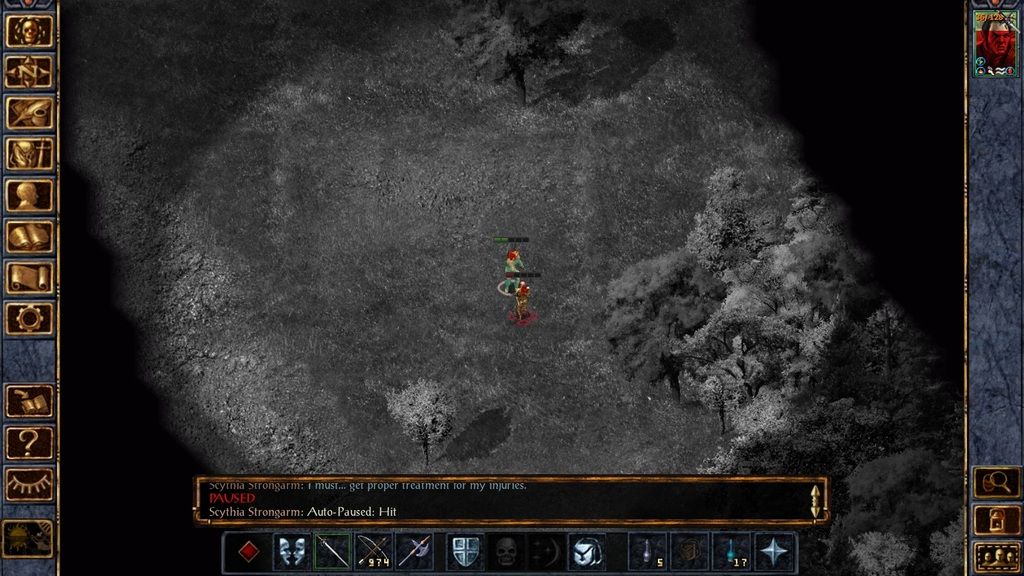Click the red diamond button on the action bar

(x=249, y=552)
